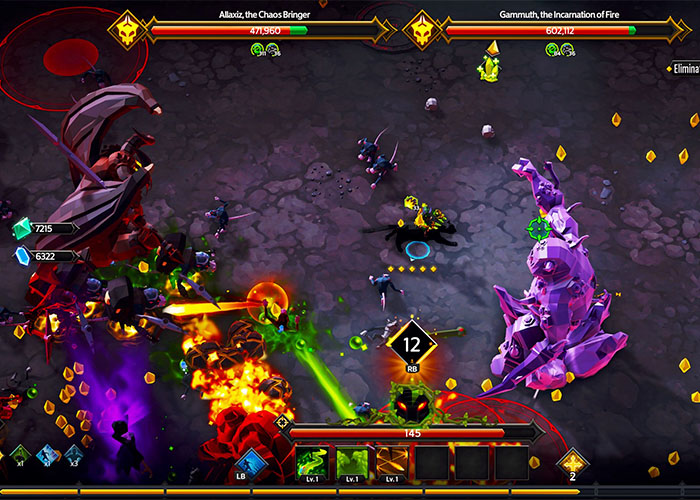Select the gold diamond icon showing 2
700x500 pixels.
(573, 462)
